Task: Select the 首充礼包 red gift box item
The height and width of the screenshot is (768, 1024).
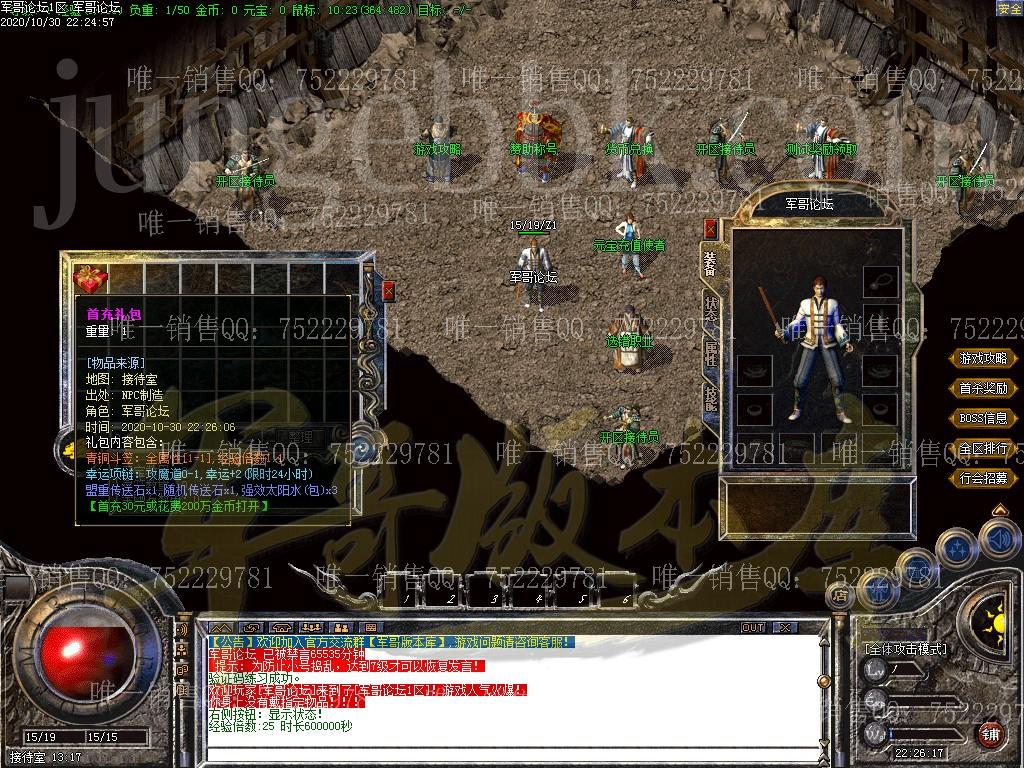Action: coord(92,278)
